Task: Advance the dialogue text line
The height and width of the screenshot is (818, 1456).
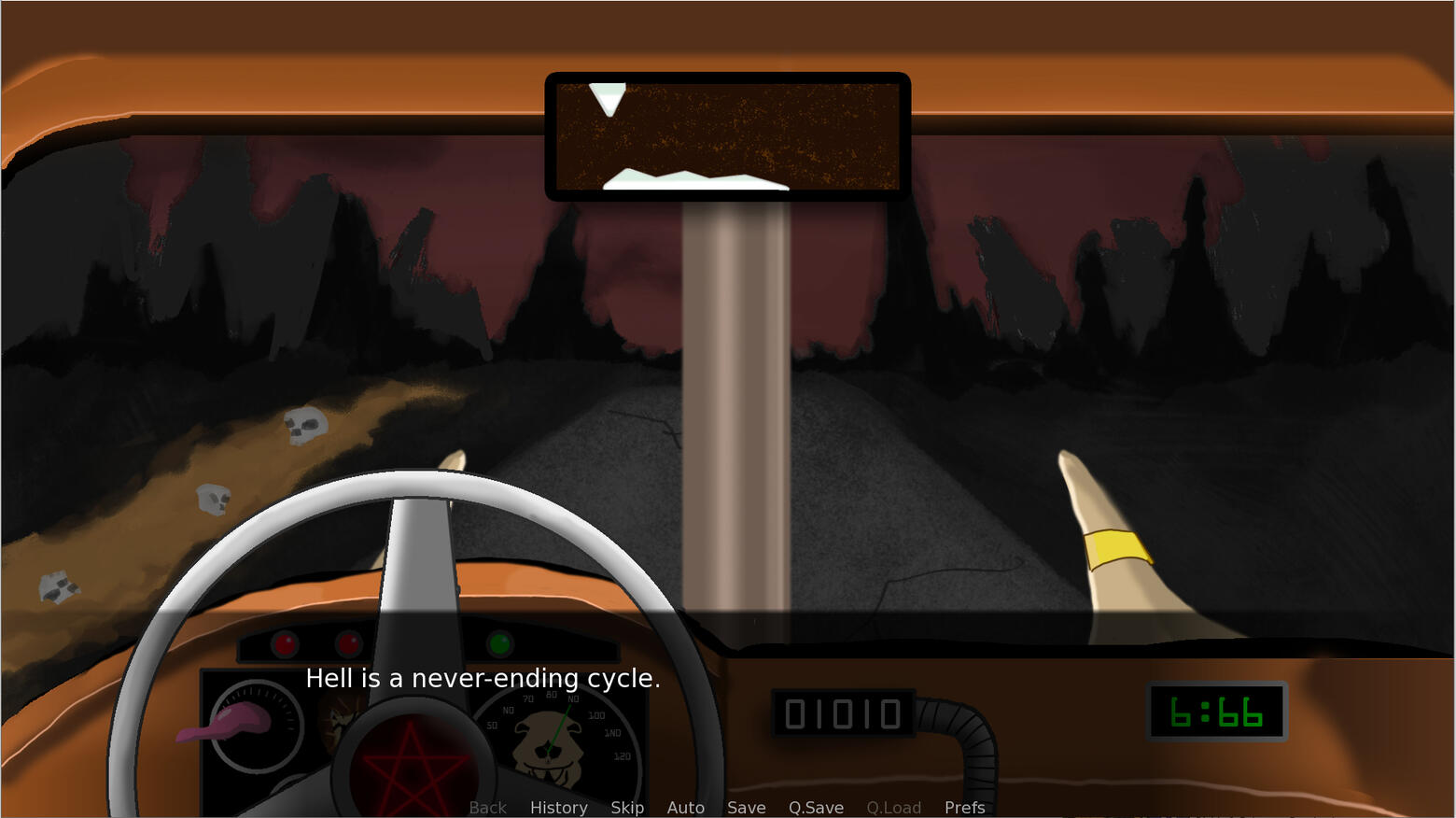Action: point(483,679)
